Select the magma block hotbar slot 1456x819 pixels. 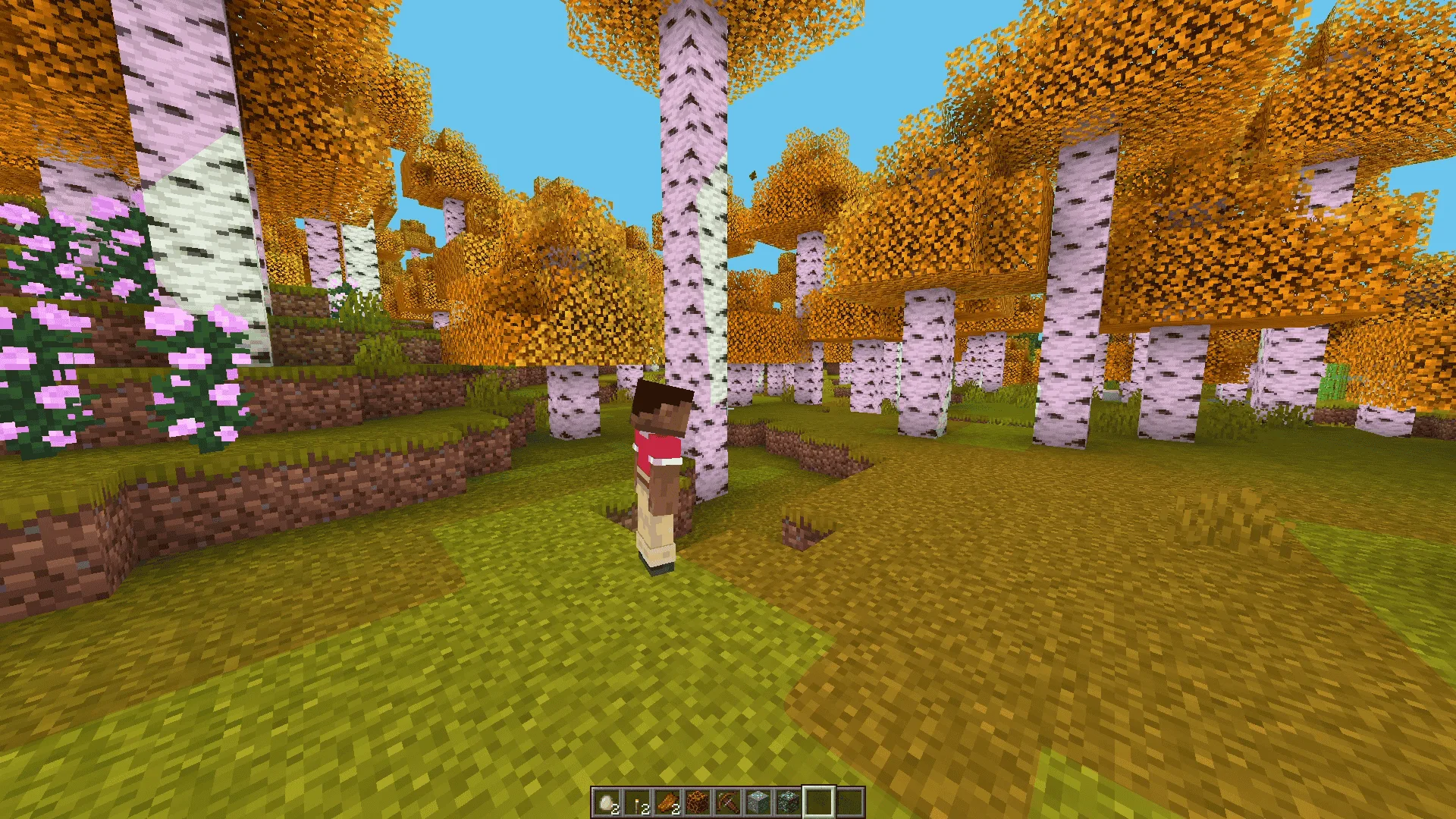(698, 802)
